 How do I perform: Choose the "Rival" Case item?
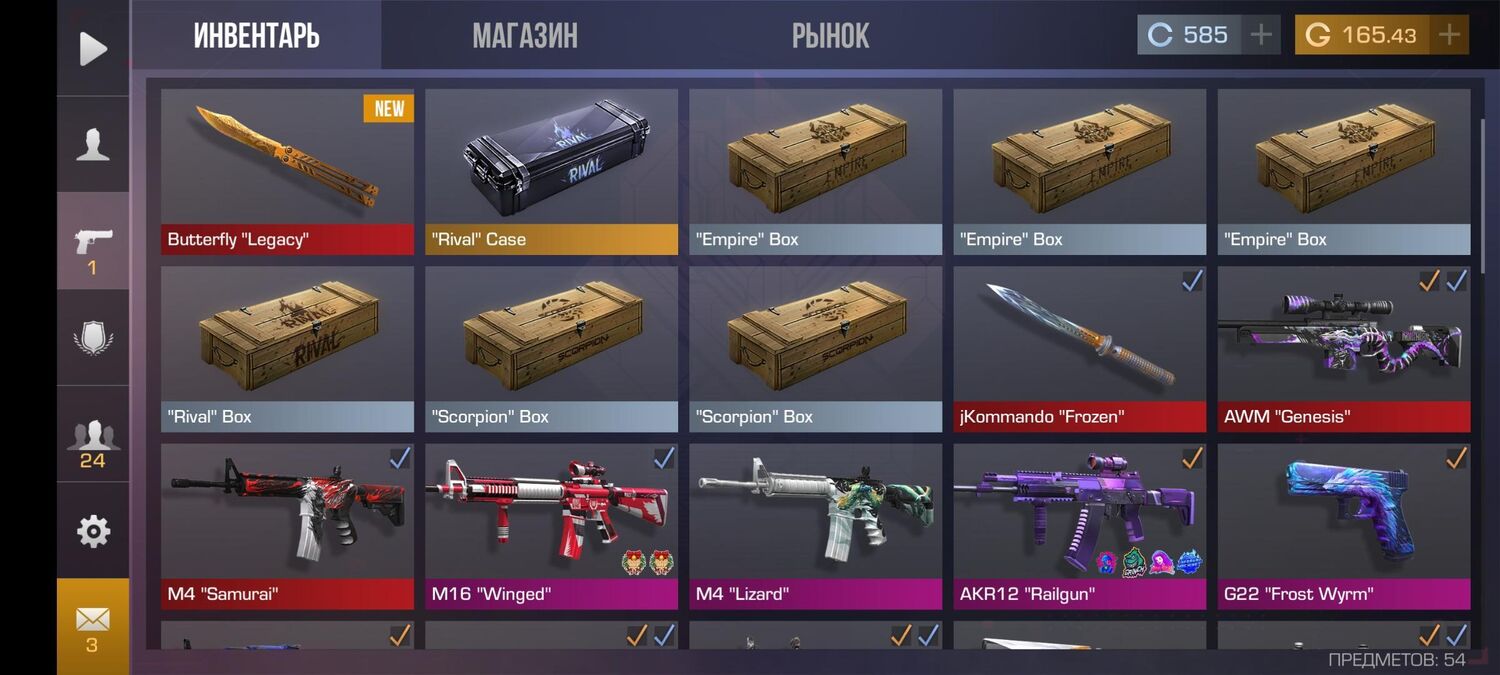551,171
